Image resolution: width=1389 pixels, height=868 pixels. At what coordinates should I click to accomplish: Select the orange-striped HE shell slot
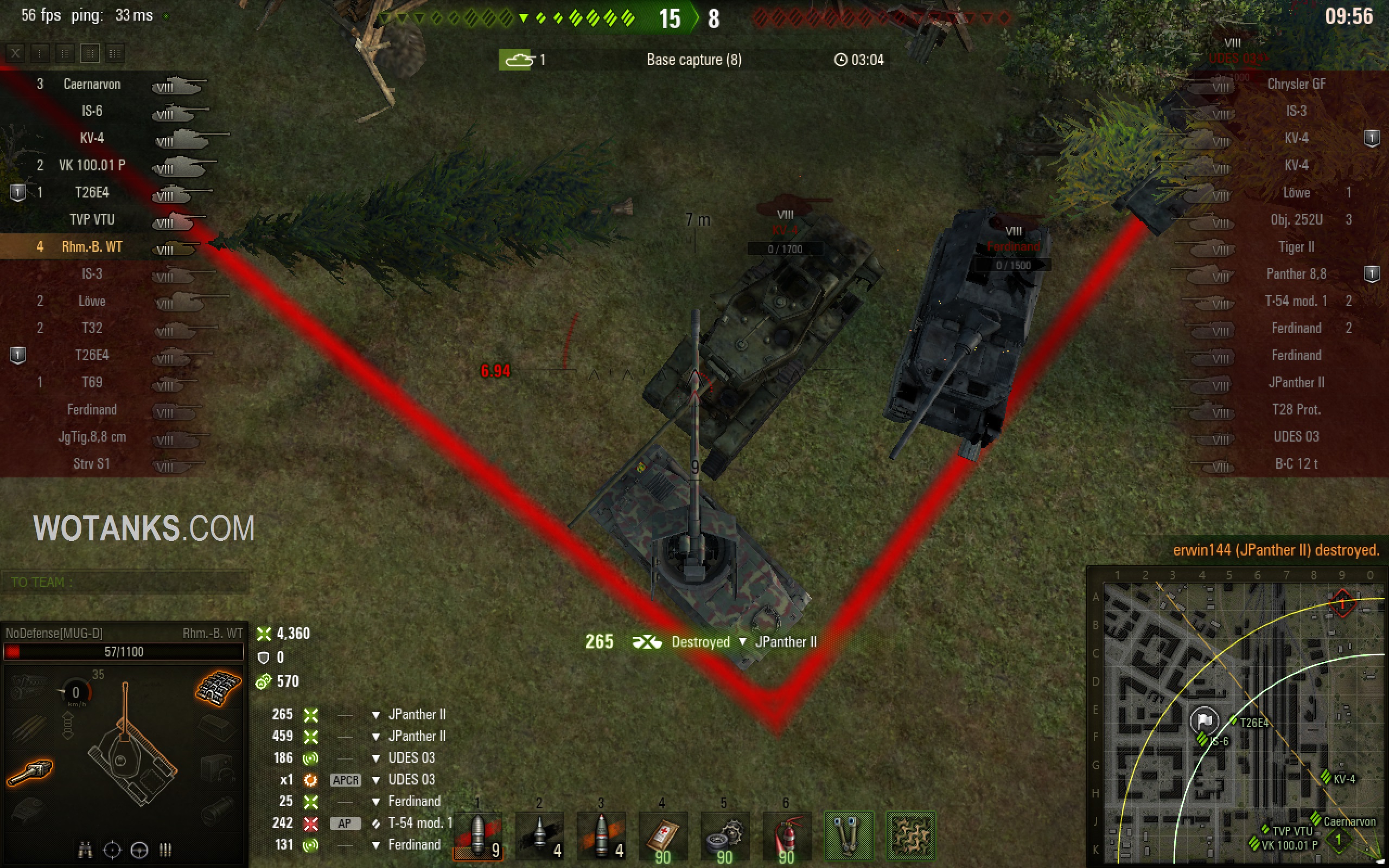pyautogui.click(x=602, y=835)
